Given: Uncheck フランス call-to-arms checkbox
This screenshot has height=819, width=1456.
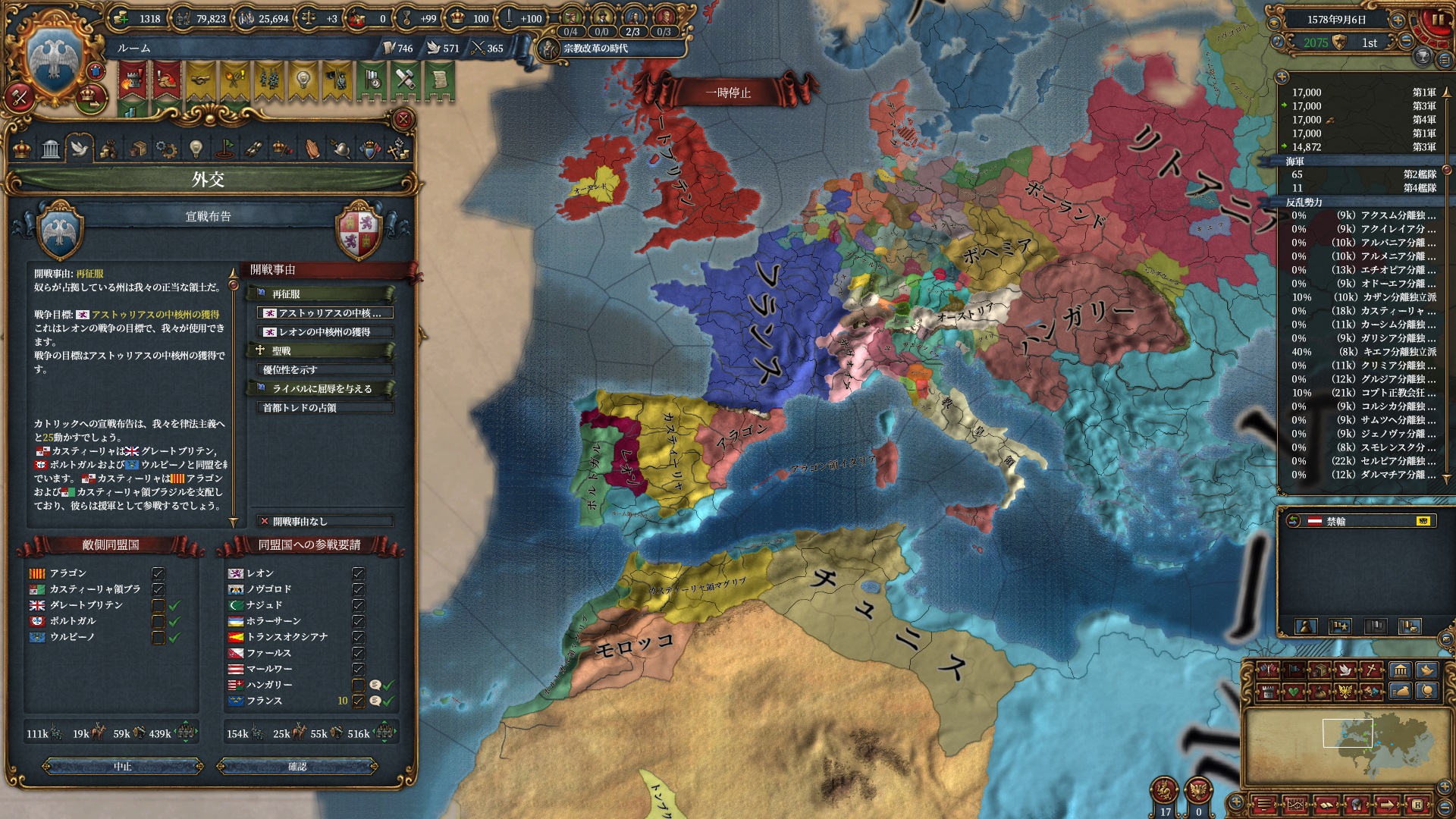Looking at the screenshot, I should point(359,701).
